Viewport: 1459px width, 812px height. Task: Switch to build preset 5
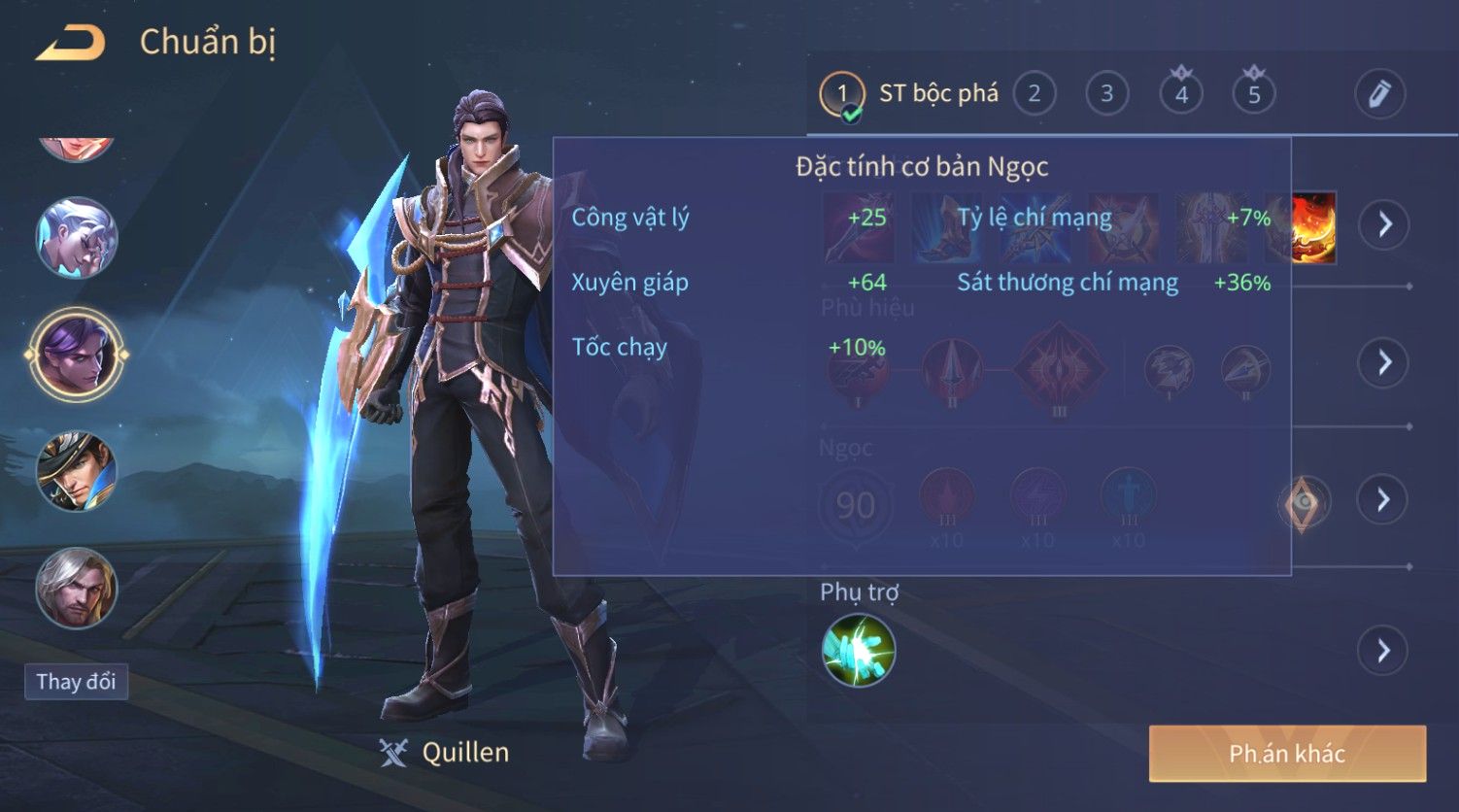click(x=1254, y=94)
